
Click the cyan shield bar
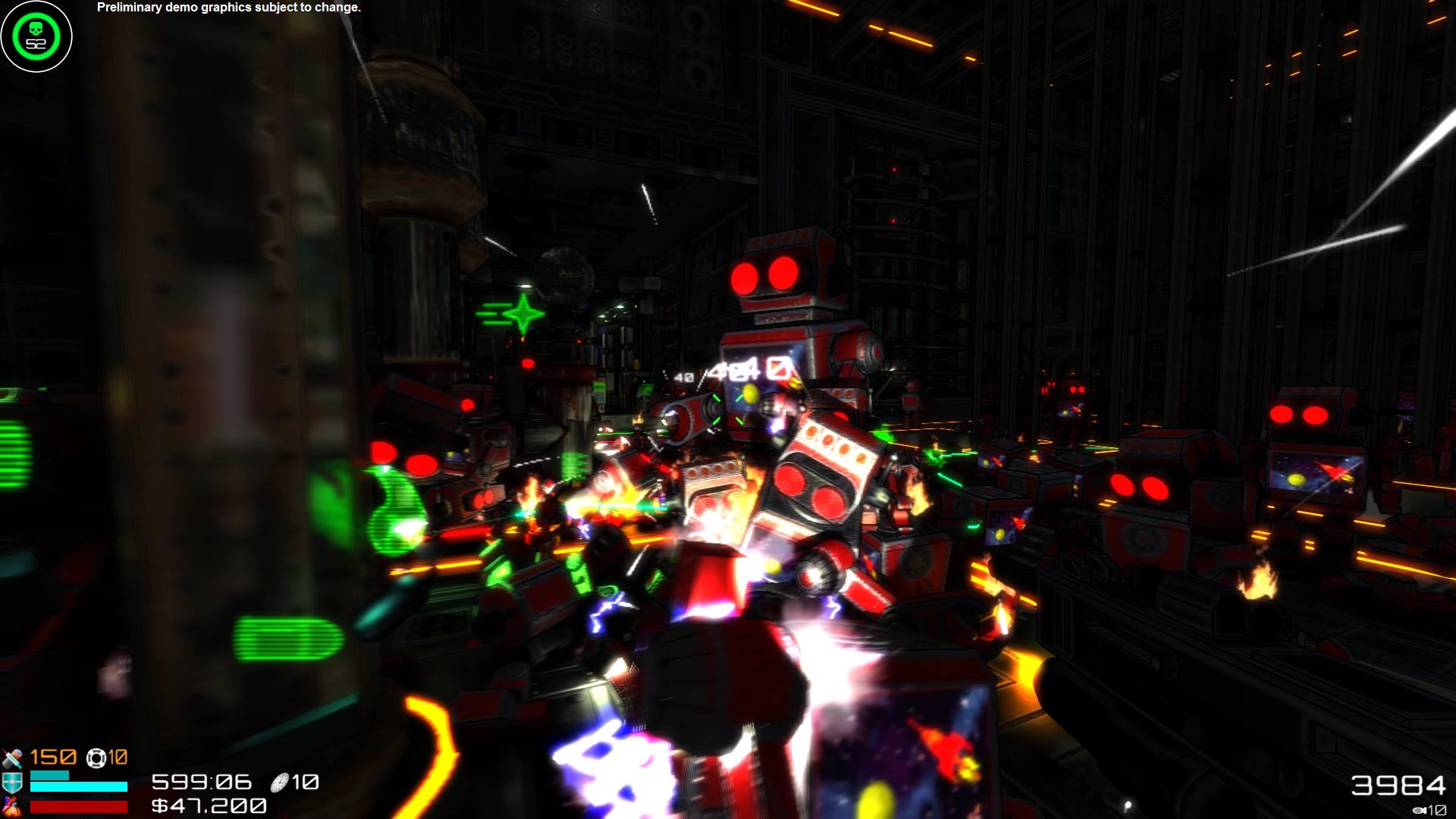click(77, 788)
